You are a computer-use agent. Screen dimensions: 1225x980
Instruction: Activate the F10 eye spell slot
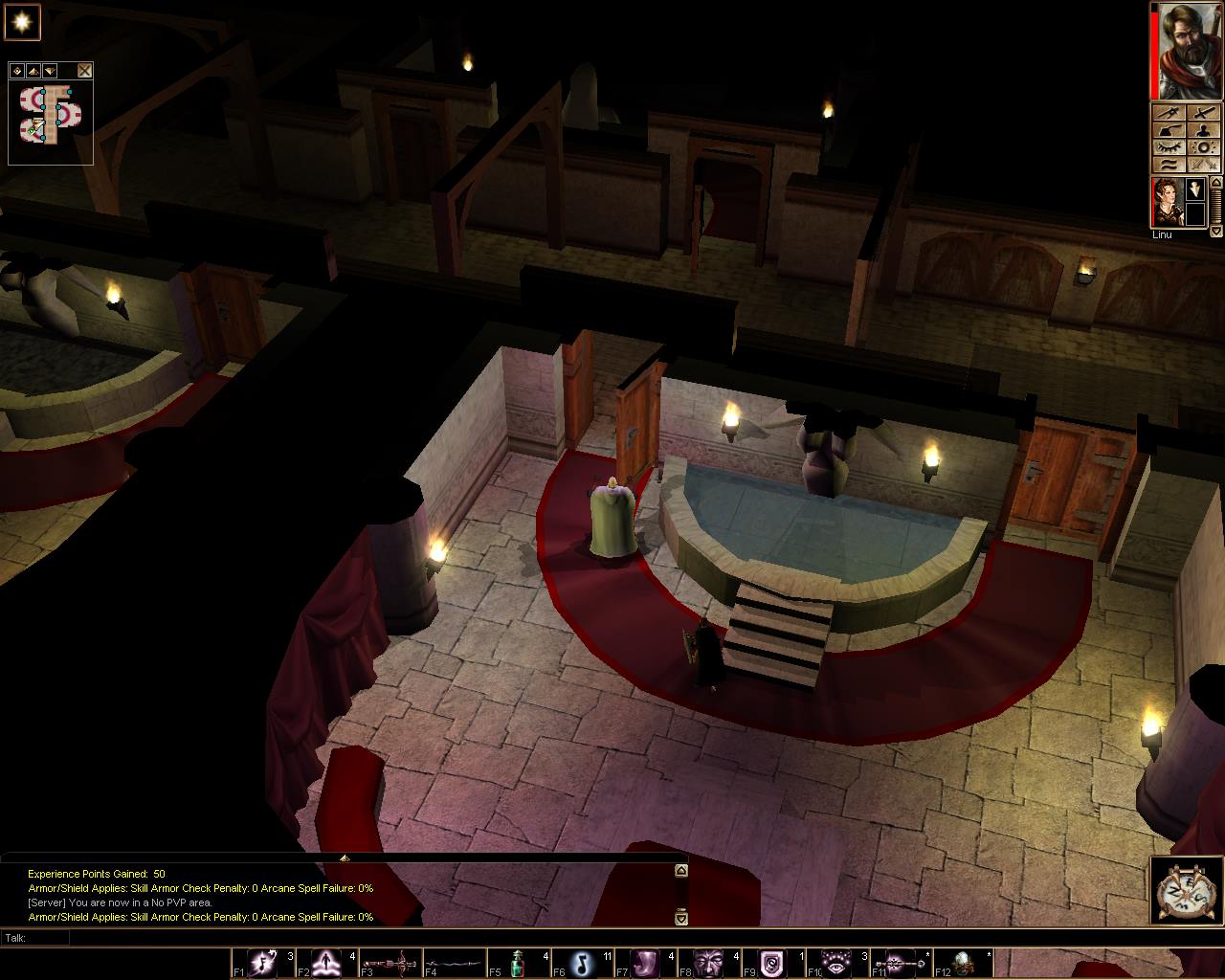point(837,962)
